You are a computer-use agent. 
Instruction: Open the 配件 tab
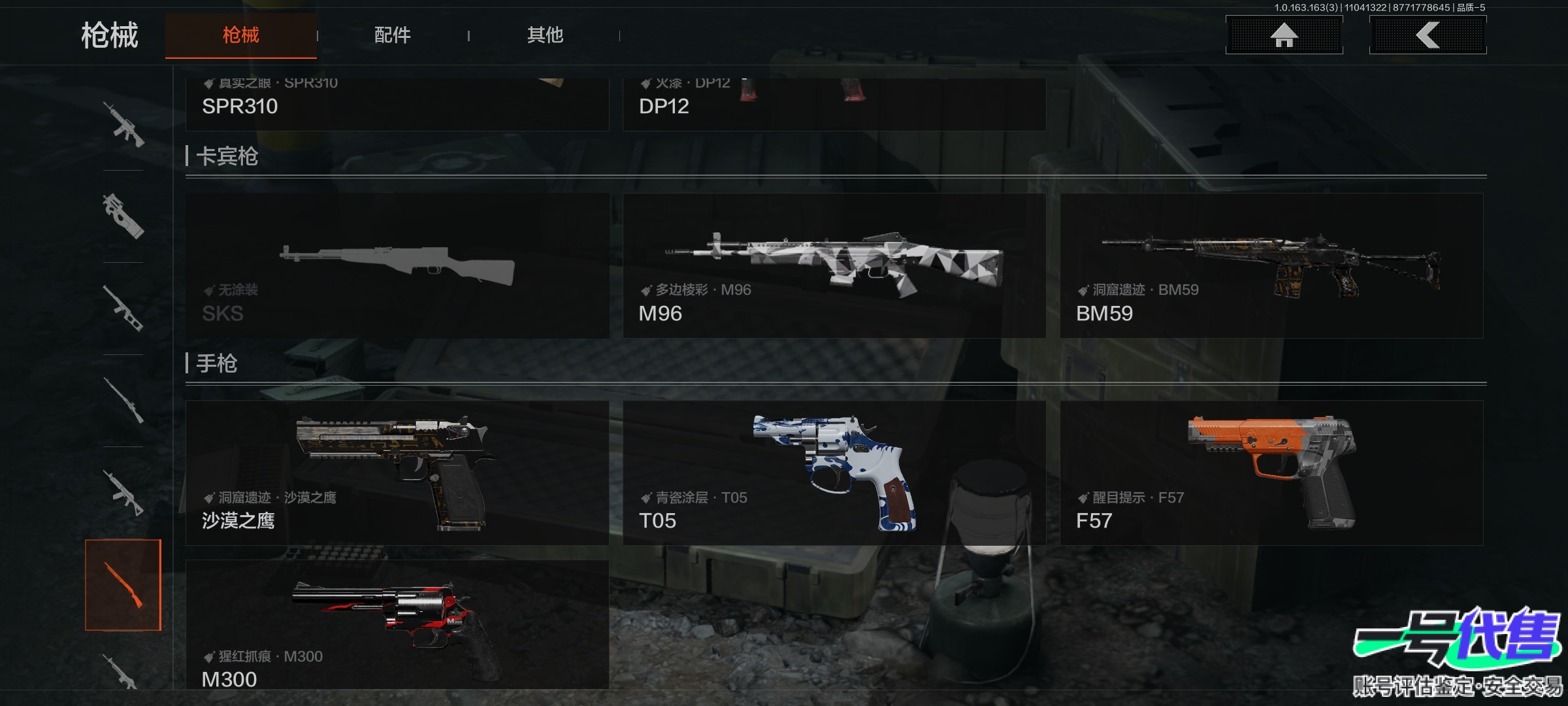click(392, 35)
